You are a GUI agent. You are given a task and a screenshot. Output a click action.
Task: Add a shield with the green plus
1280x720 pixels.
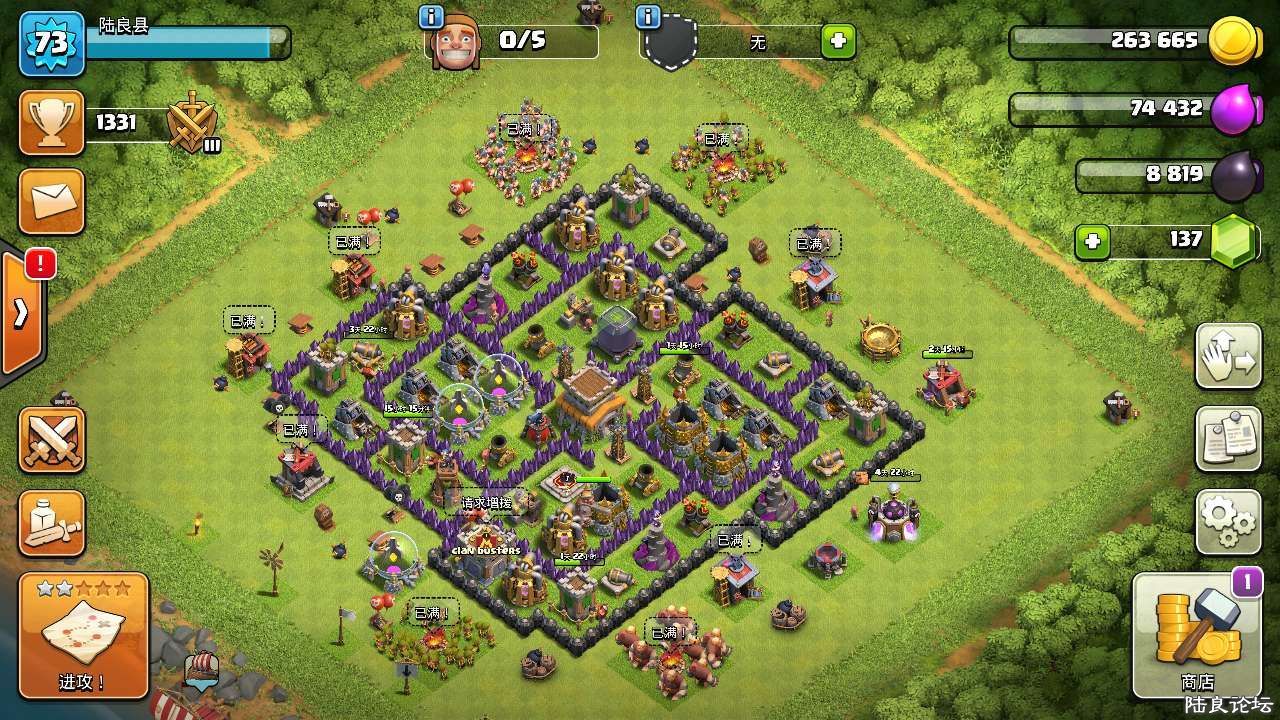[838, 42]
